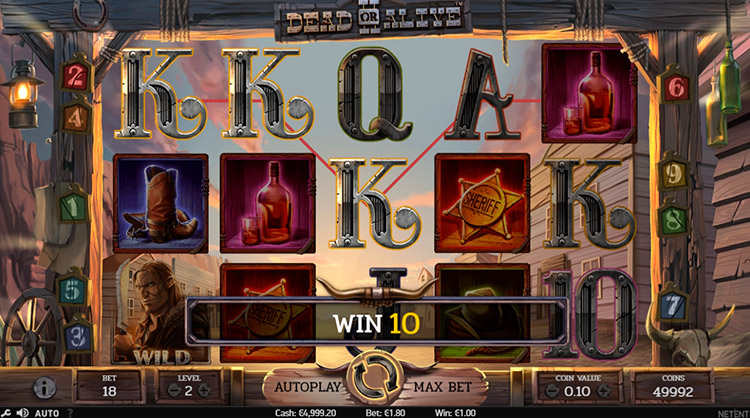Start Autoplay
The width and height of the screenshot is (750, 418).
coord(302,385)
